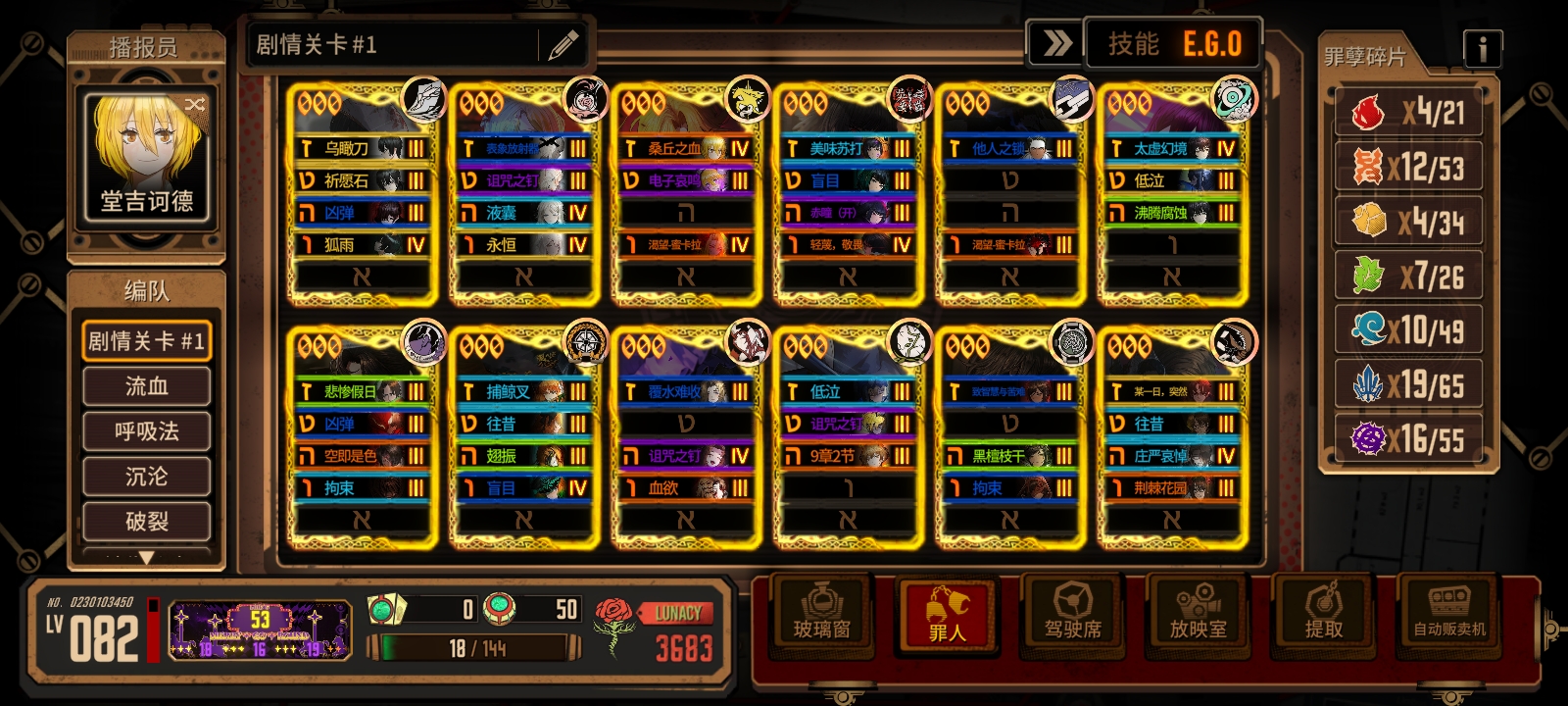Choose the 呼吸法 team preset
The image size is (1568, 706).
click(x=147, y=431)
